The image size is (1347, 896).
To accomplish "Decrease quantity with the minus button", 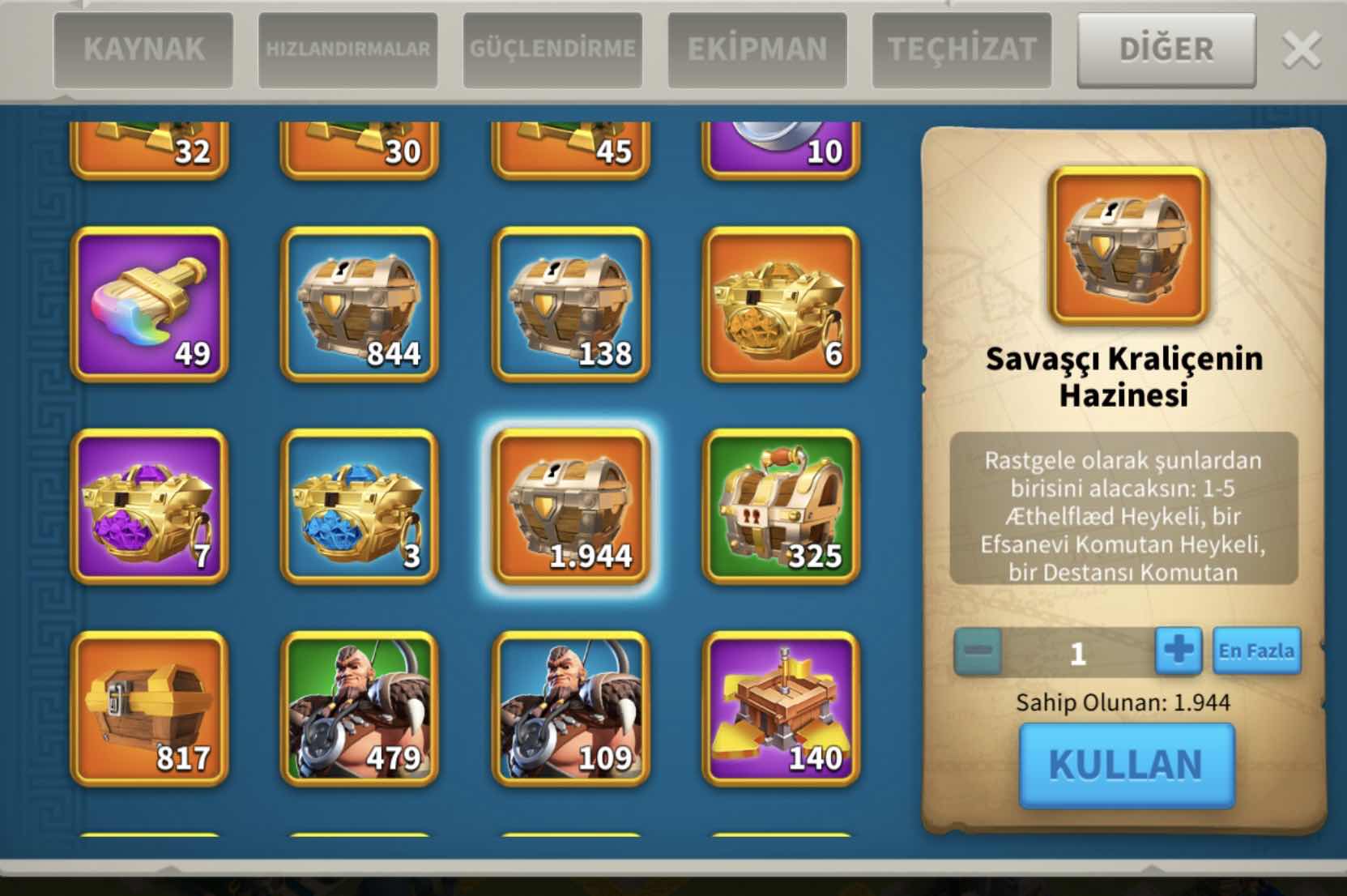I will (x=978, y=651).
